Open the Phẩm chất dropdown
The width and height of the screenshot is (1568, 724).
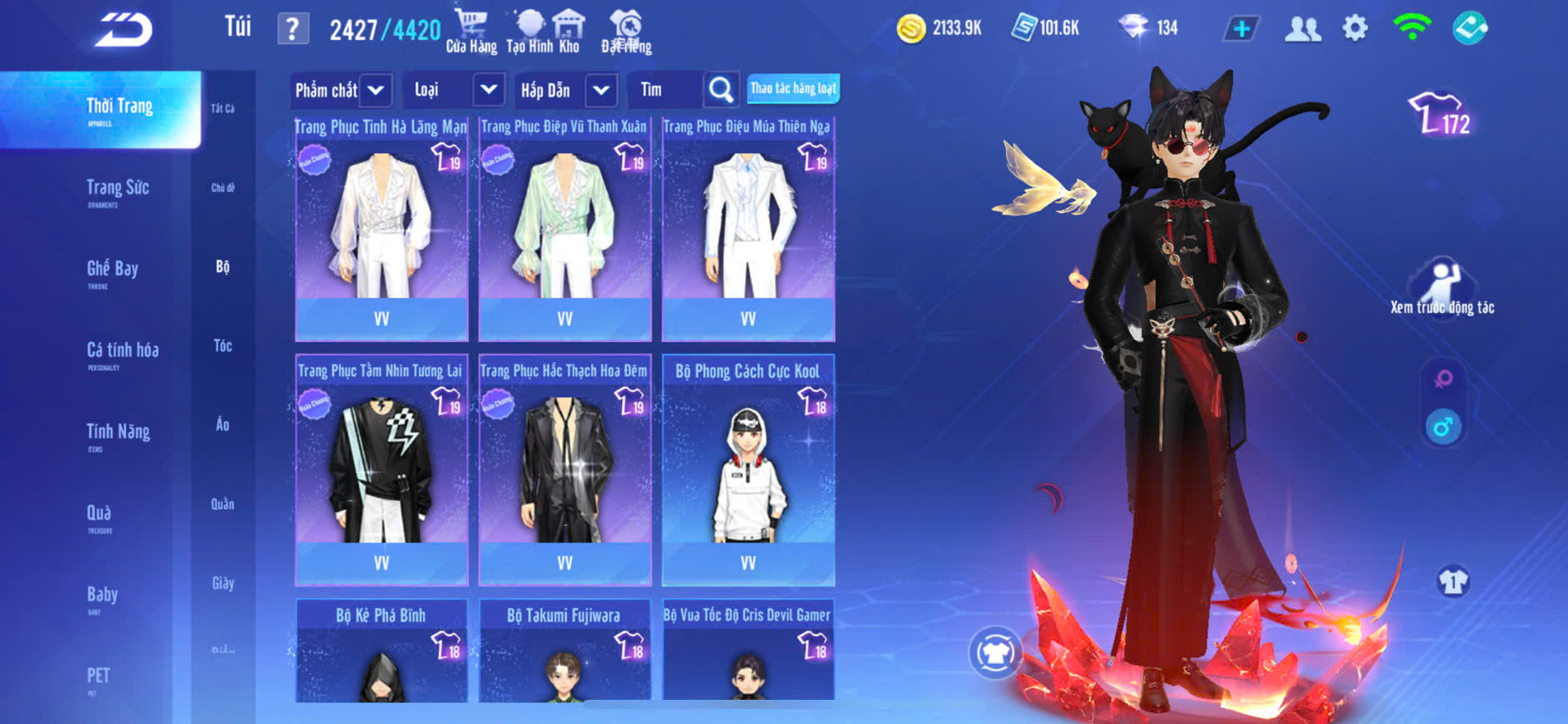[376, 90]
